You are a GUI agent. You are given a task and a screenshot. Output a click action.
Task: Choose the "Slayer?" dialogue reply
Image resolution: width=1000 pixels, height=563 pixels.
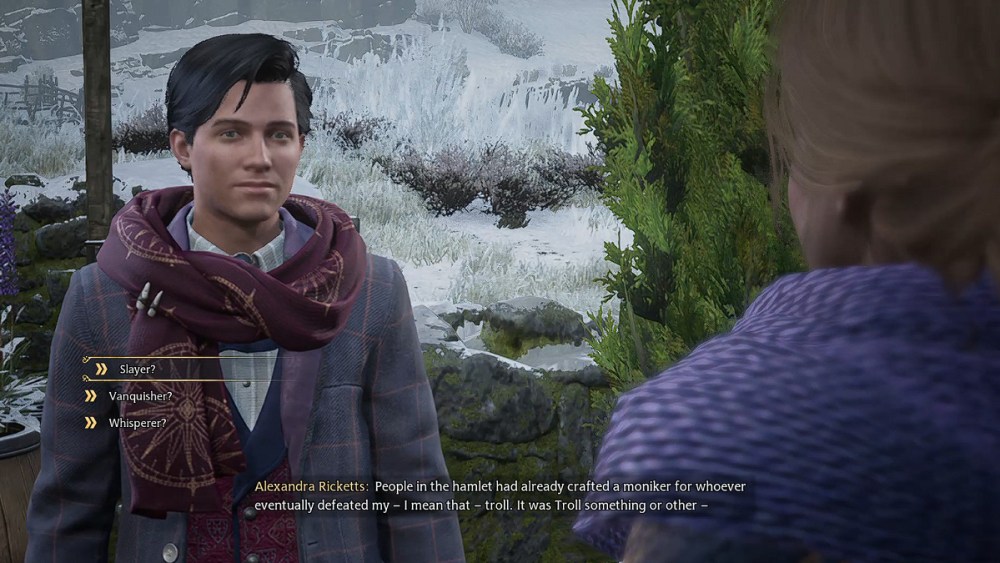pos(139,369)
